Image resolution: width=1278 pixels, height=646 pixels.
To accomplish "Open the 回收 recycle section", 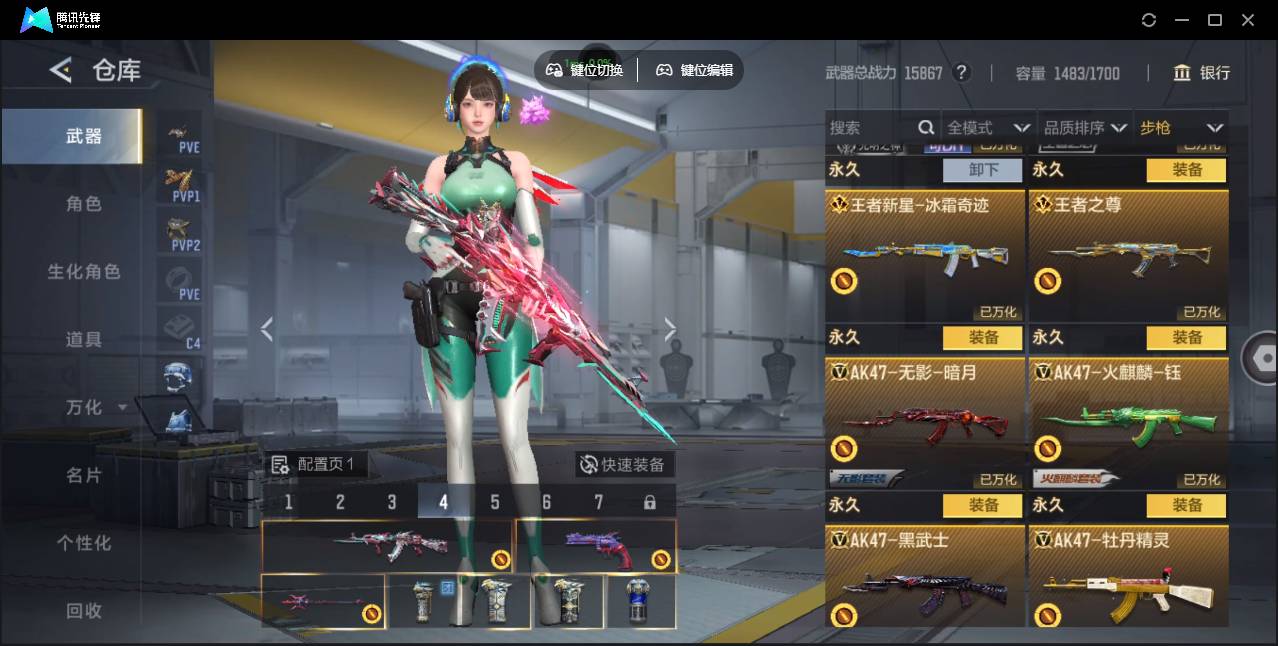I will tap(84, 611).
